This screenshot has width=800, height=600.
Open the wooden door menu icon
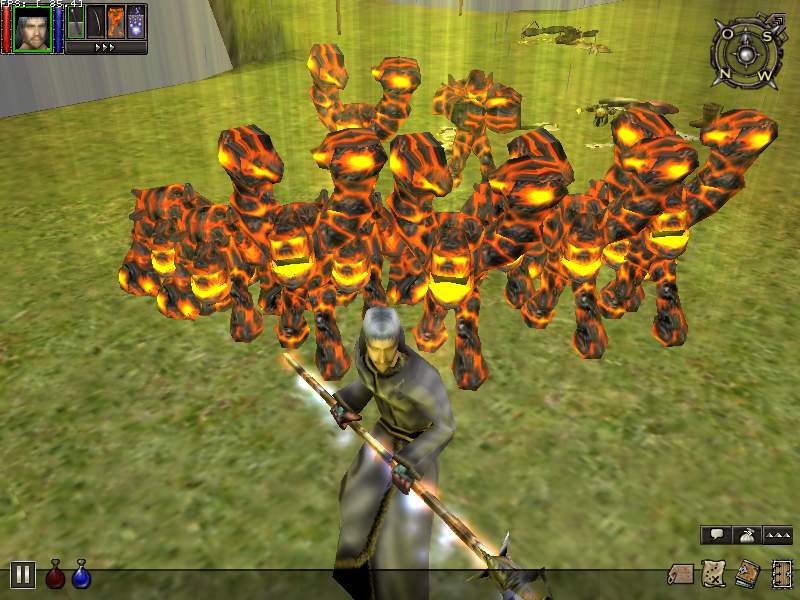[780, 574]
